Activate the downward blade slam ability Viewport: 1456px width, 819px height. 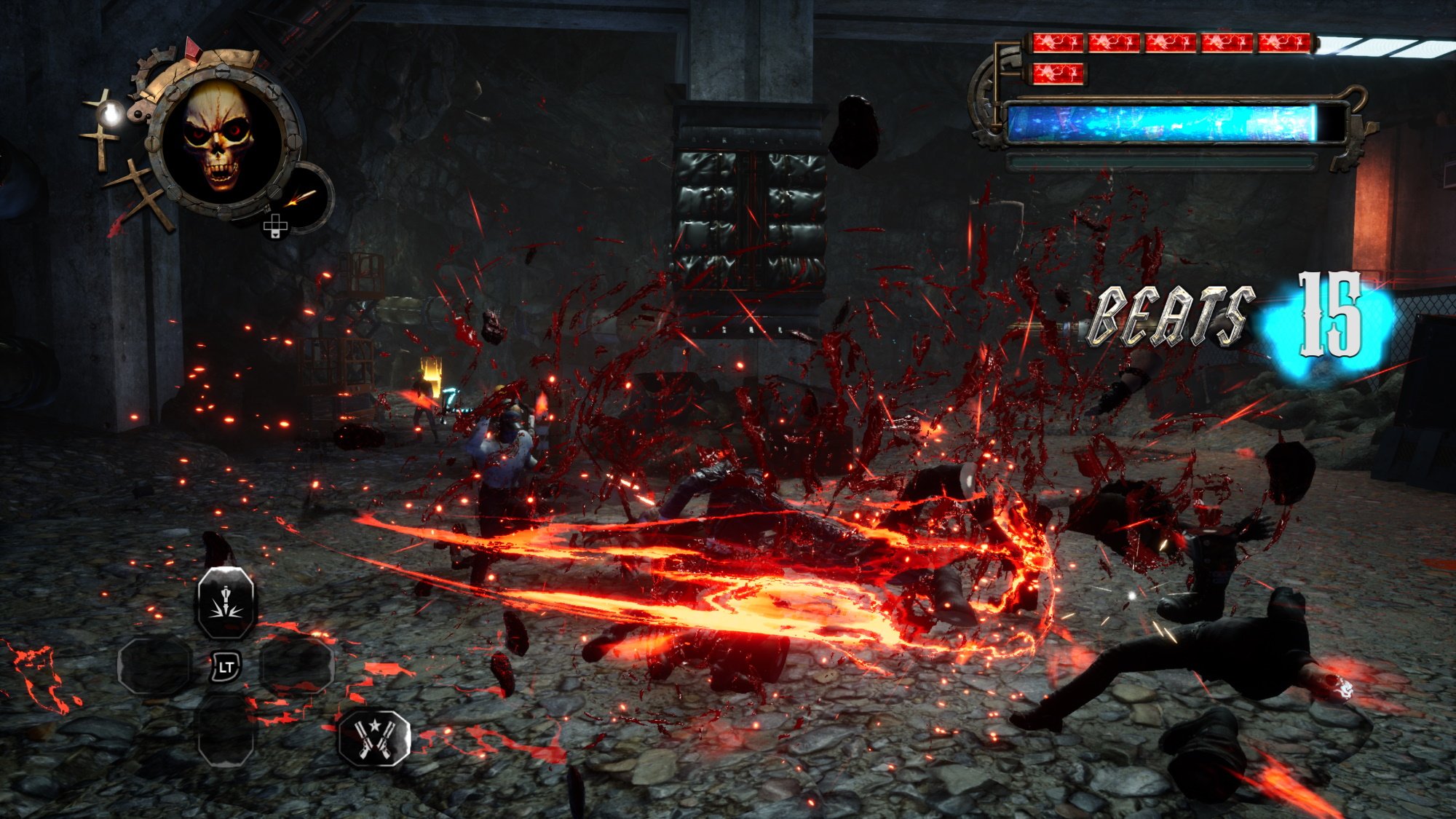tap(226, 603)
